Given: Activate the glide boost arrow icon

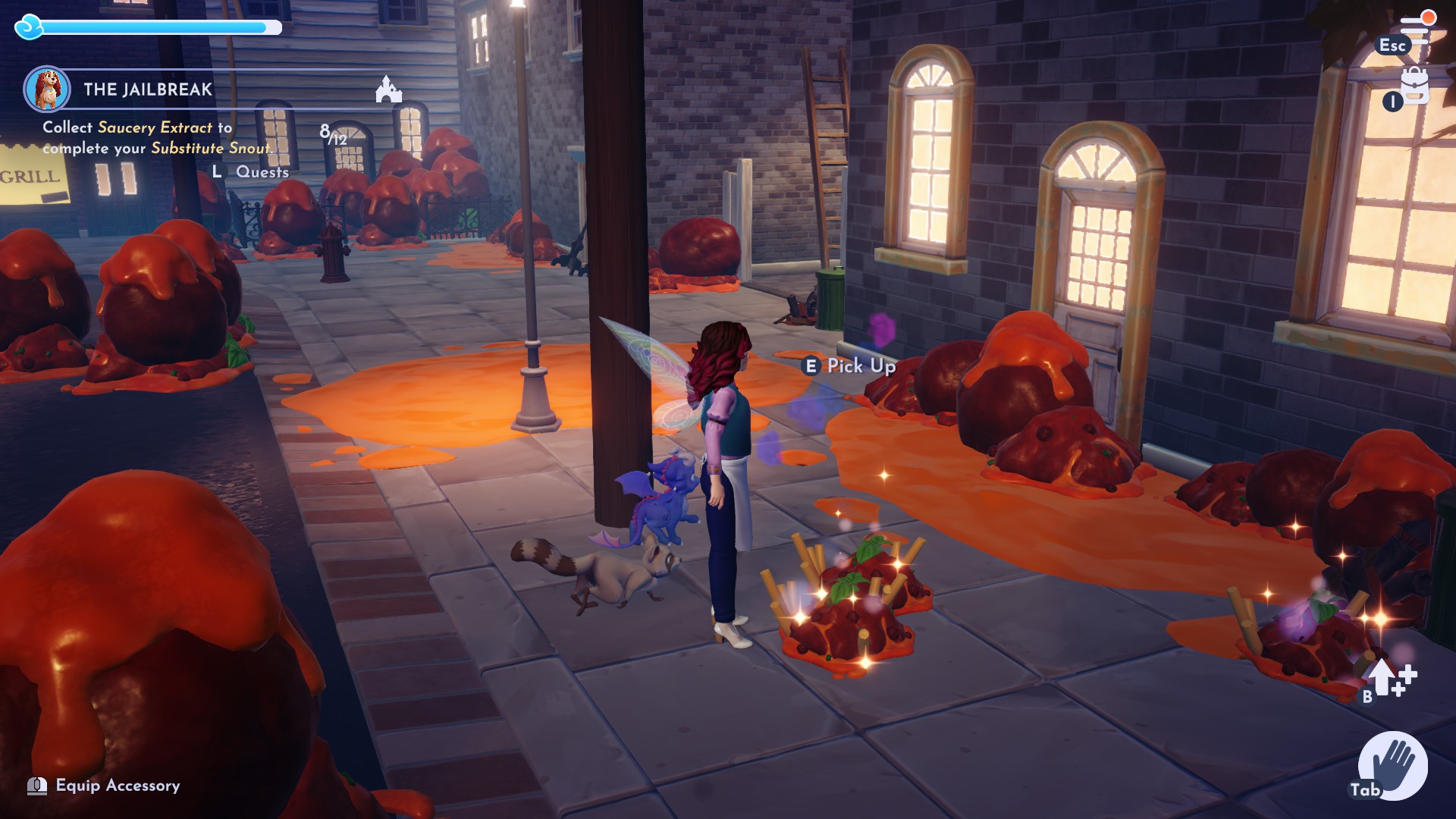Looking at the screenshot, I should pos(1388,677).
